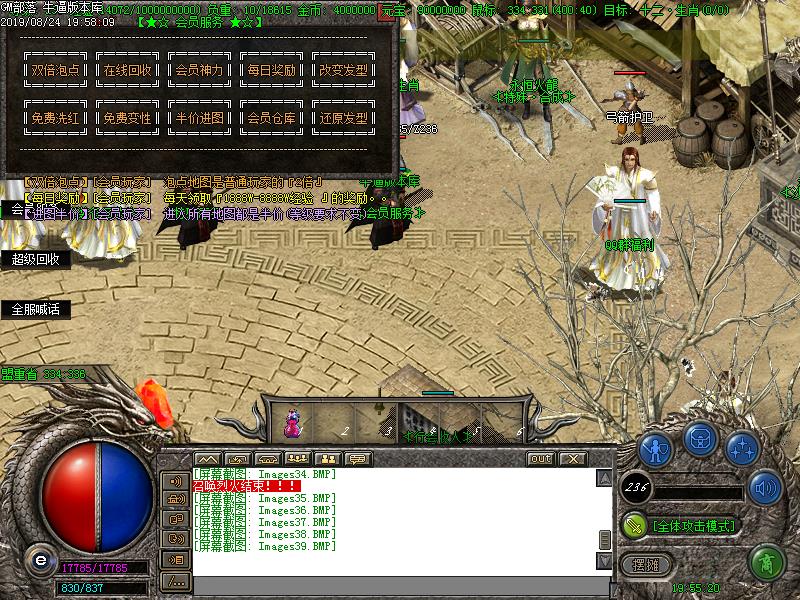Open the 在线回收 option

[128, 71]
